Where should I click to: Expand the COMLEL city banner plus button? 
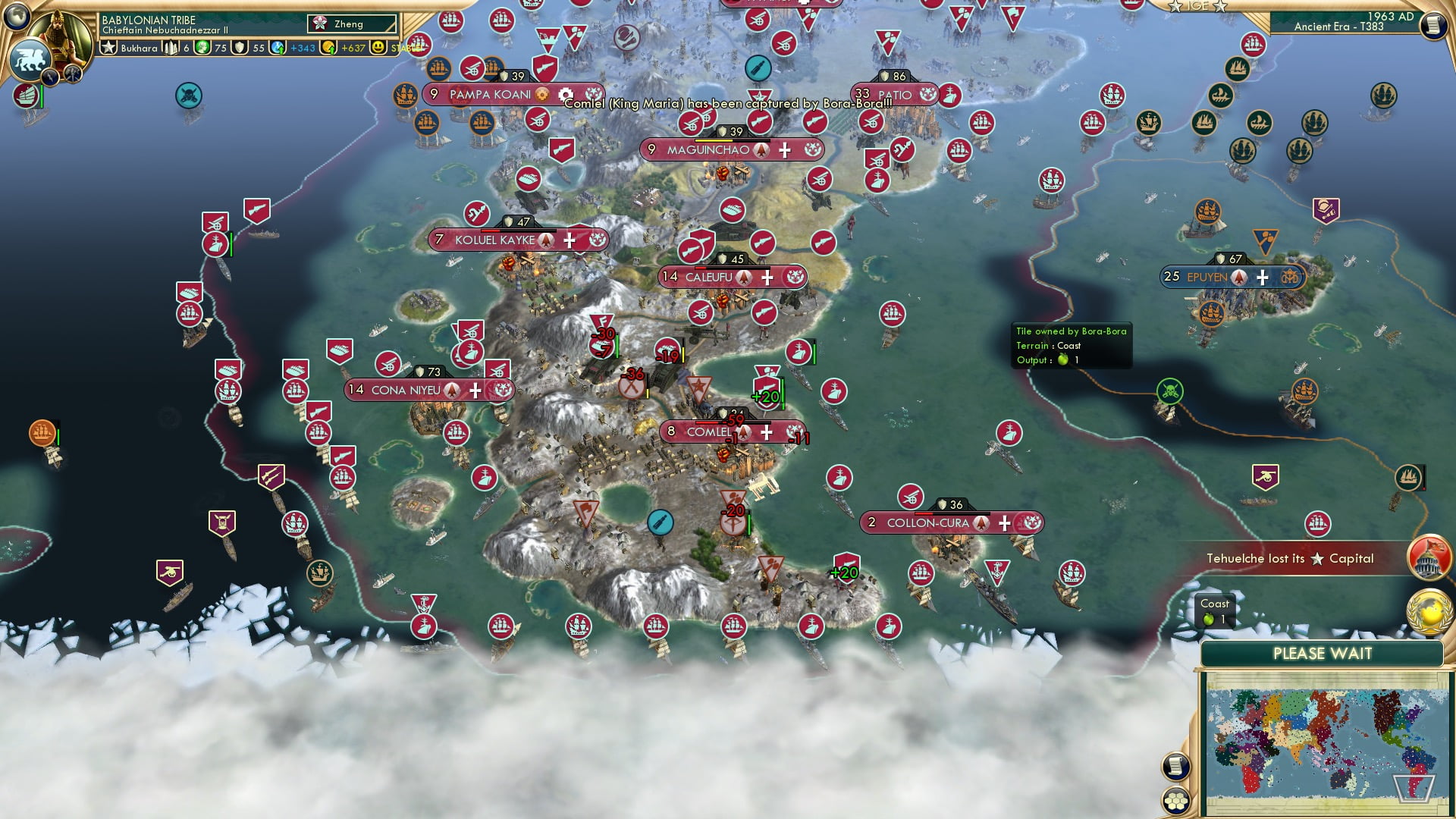click(767, 431)
